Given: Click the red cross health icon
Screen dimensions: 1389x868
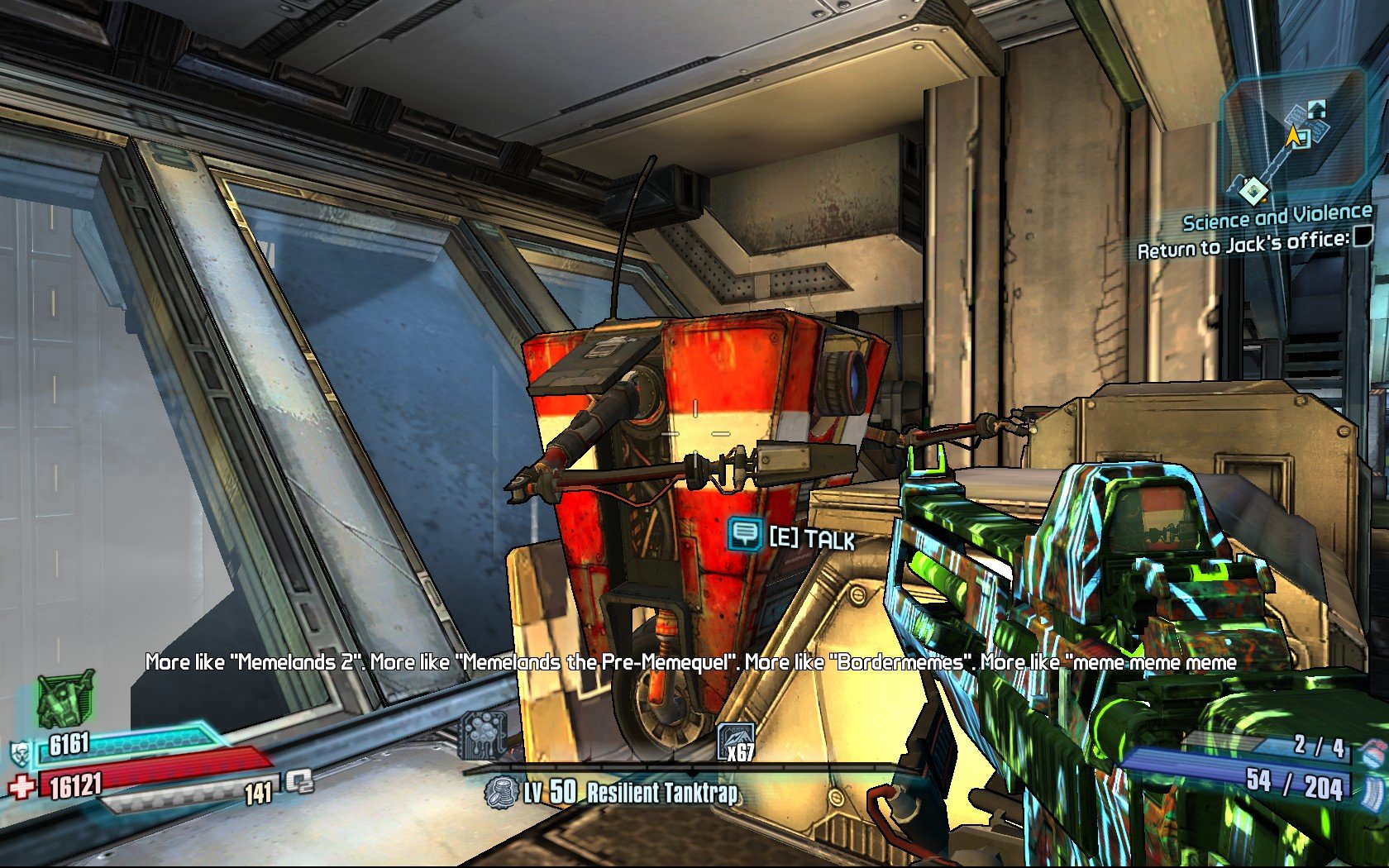Looking at the screenshot, I should coord(21,786).
